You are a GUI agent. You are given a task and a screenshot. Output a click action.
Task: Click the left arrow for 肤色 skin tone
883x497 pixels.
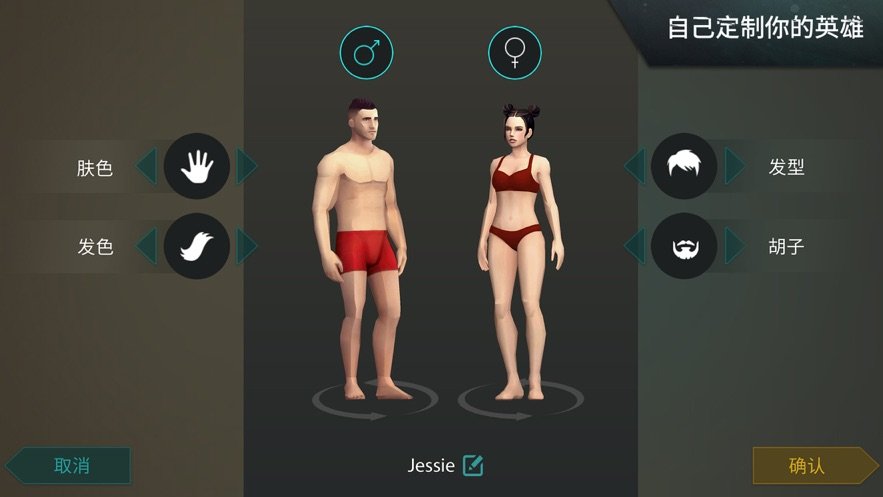146,166
